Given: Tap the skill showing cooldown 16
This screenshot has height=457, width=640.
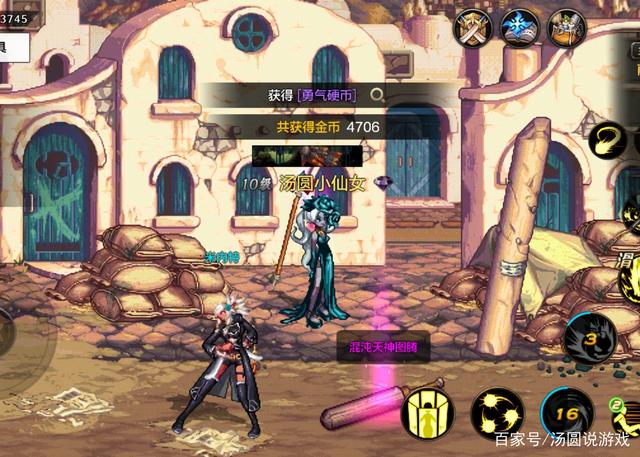Looking at the screenshot, I should point(566,412).
